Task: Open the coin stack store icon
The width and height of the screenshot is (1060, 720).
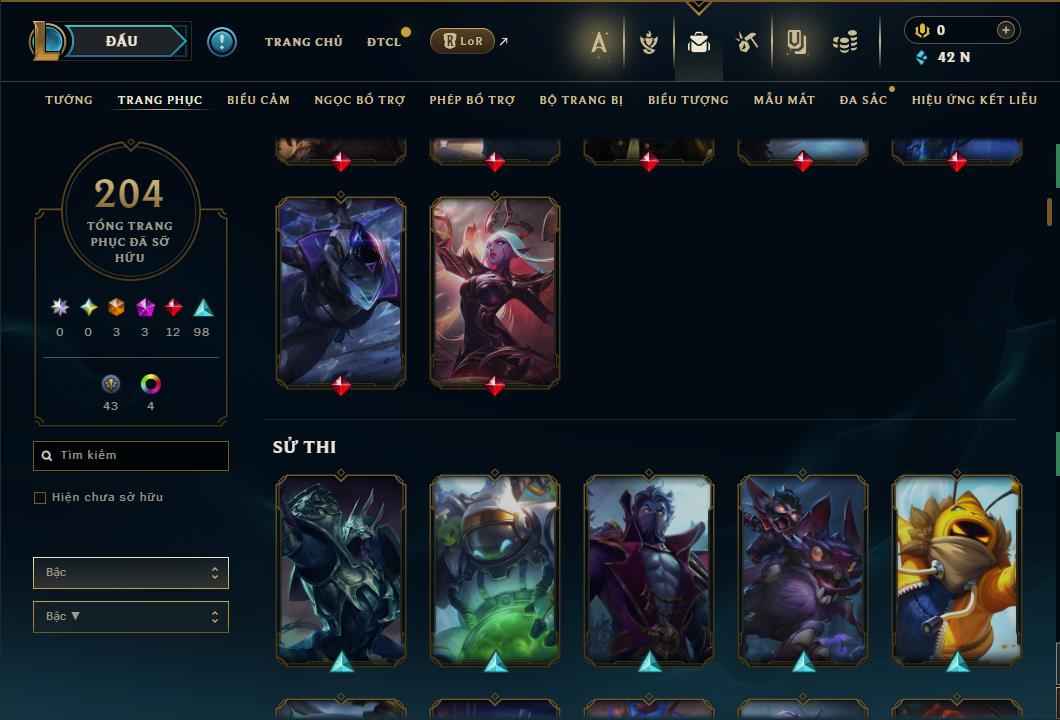Action: [845, 42]
